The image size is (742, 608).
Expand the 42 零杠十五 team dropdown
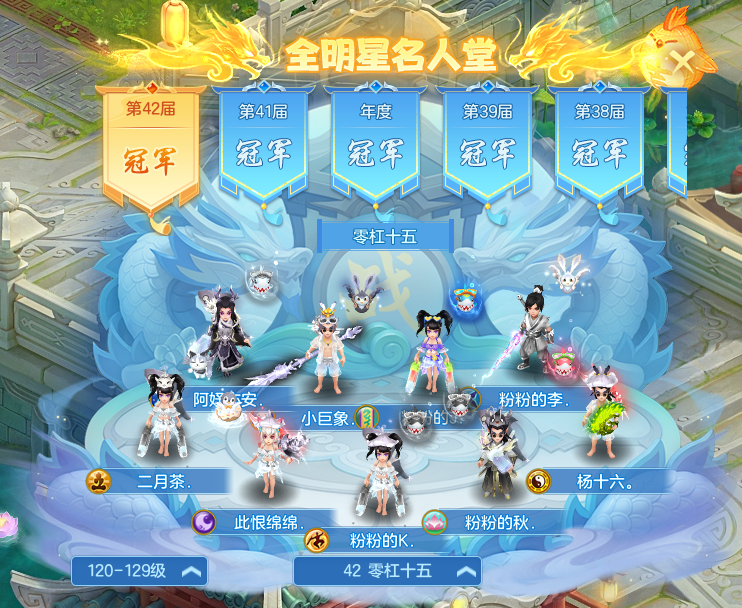tap(387, 571)
